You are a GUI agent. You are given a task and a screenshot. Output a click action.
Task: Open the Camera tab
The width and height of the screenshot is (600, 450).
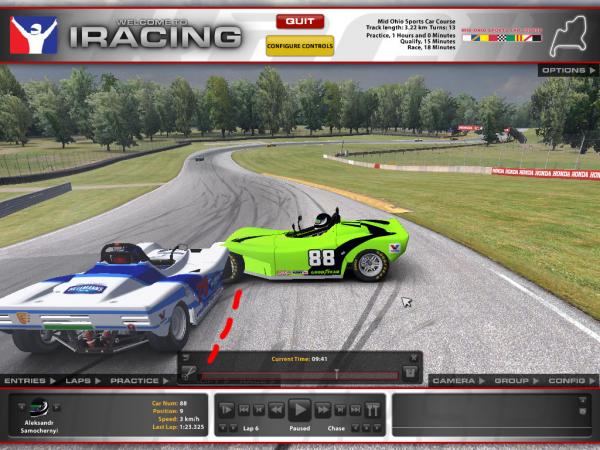point(455,381)
